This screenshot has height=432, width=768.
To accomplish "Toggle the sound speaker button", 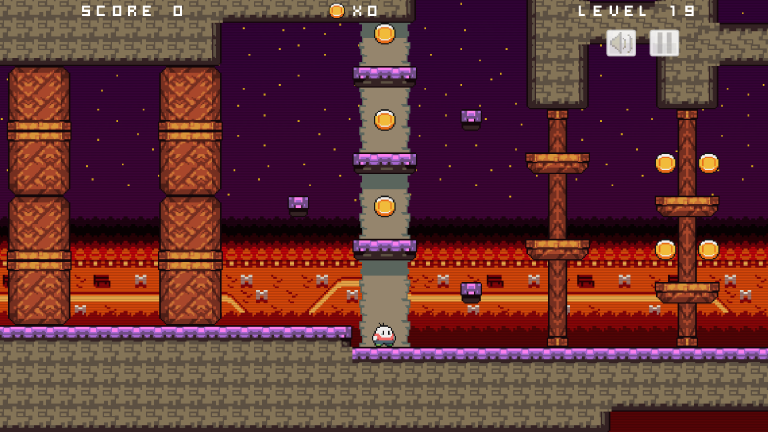I will [x=621, y=43].
